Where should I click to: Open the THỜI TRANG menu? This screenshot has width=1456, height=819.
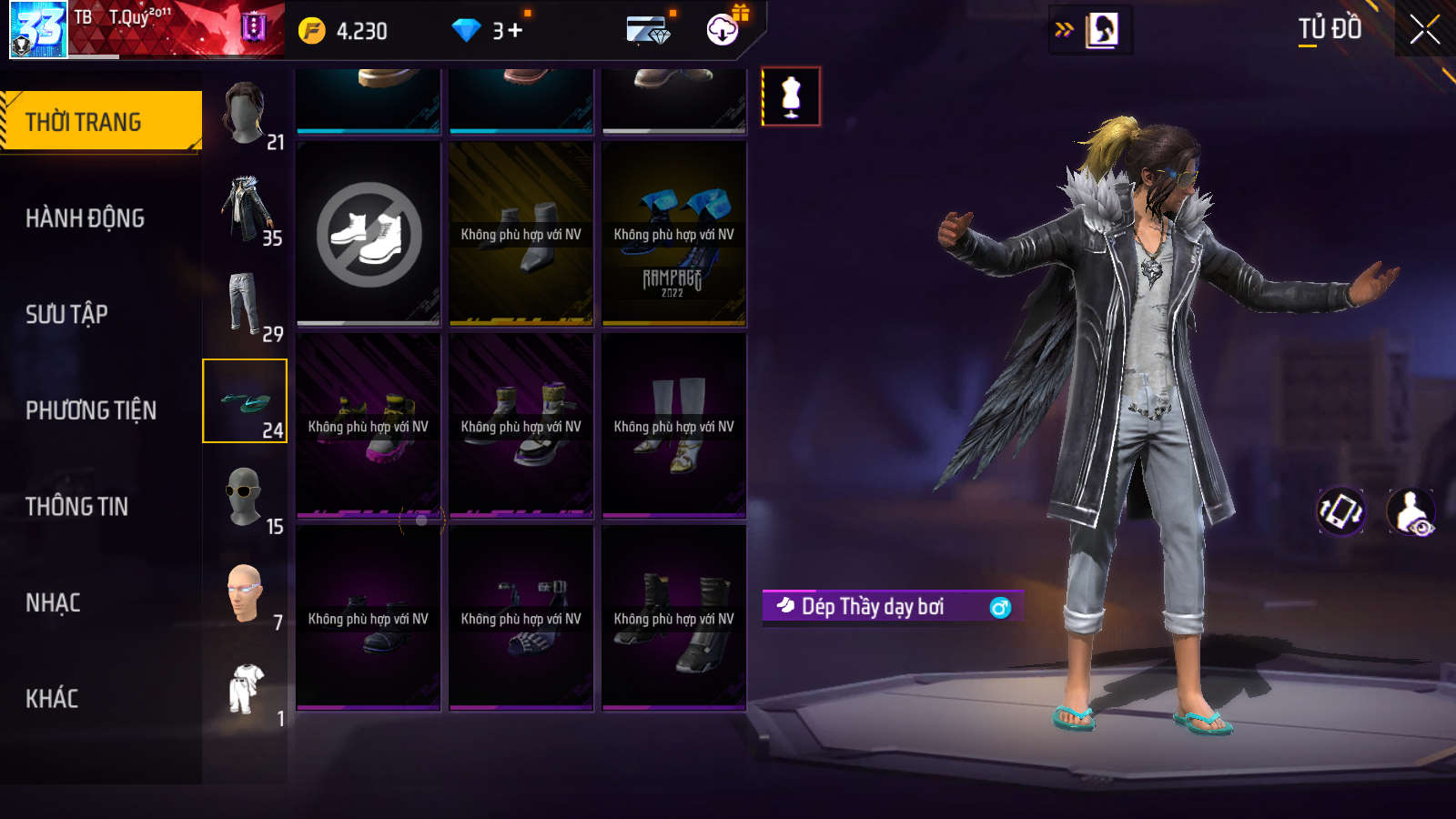[x=100, y=121]
